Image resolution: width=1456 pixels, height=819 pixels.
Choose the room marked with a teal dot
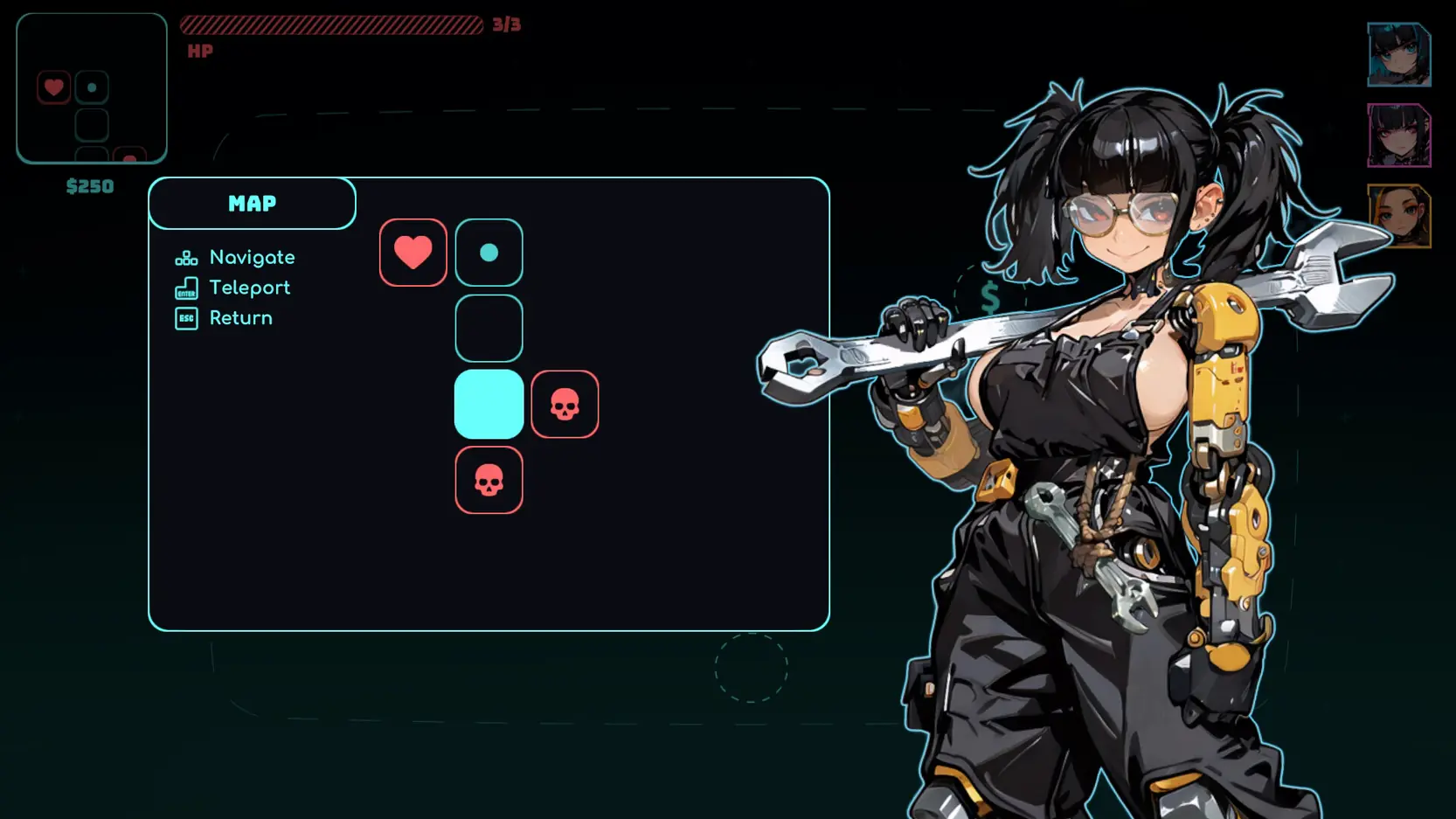pyautogui.click(x=489, y=253)
